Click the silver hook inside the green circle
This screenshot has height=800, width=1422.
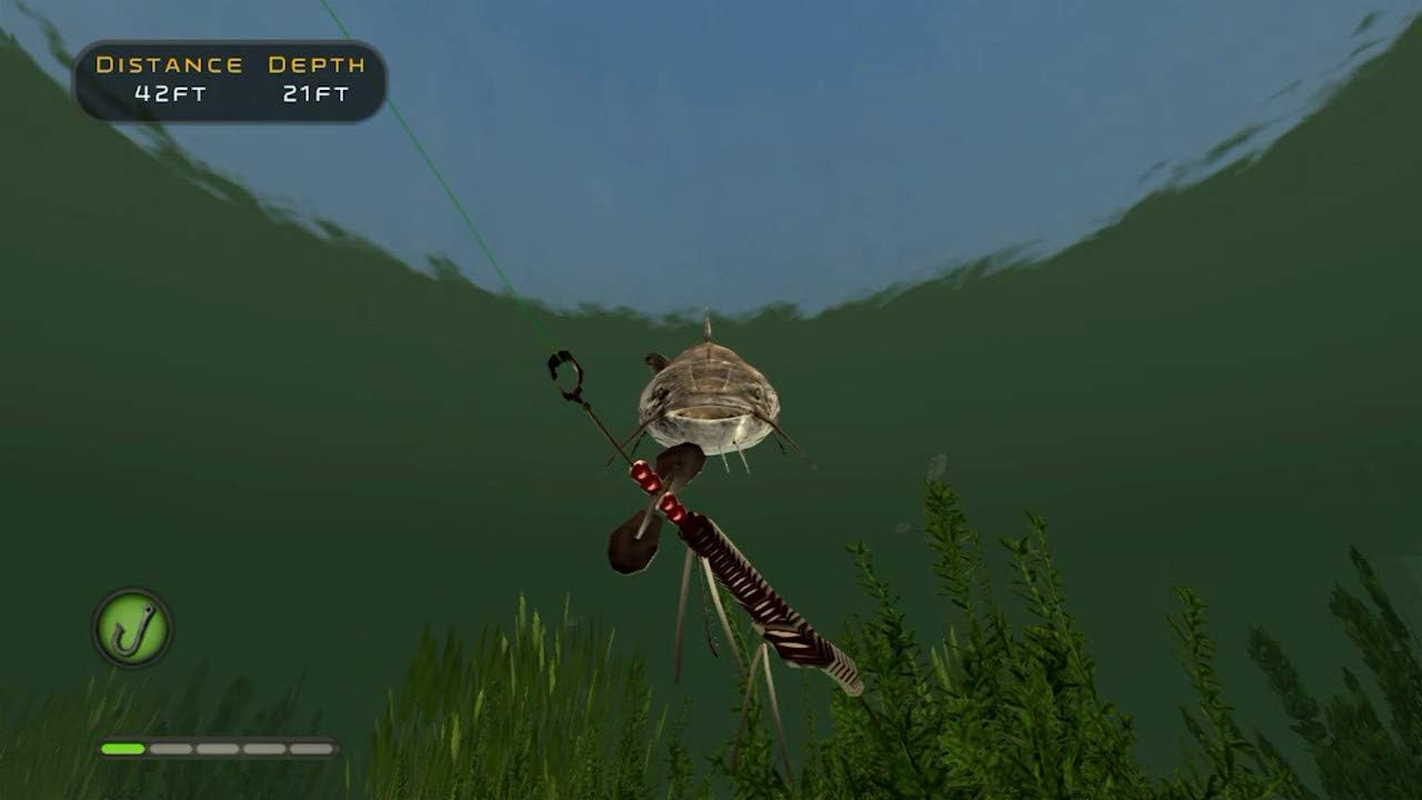tap(130, 630)
